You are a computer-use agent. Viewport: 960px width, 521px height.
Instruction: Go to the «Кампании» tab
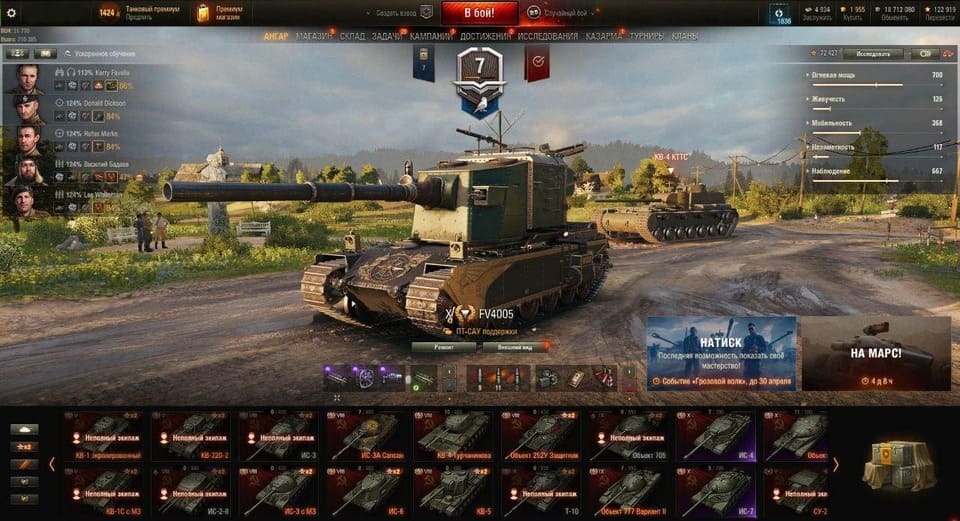click(x=430, y=37)
